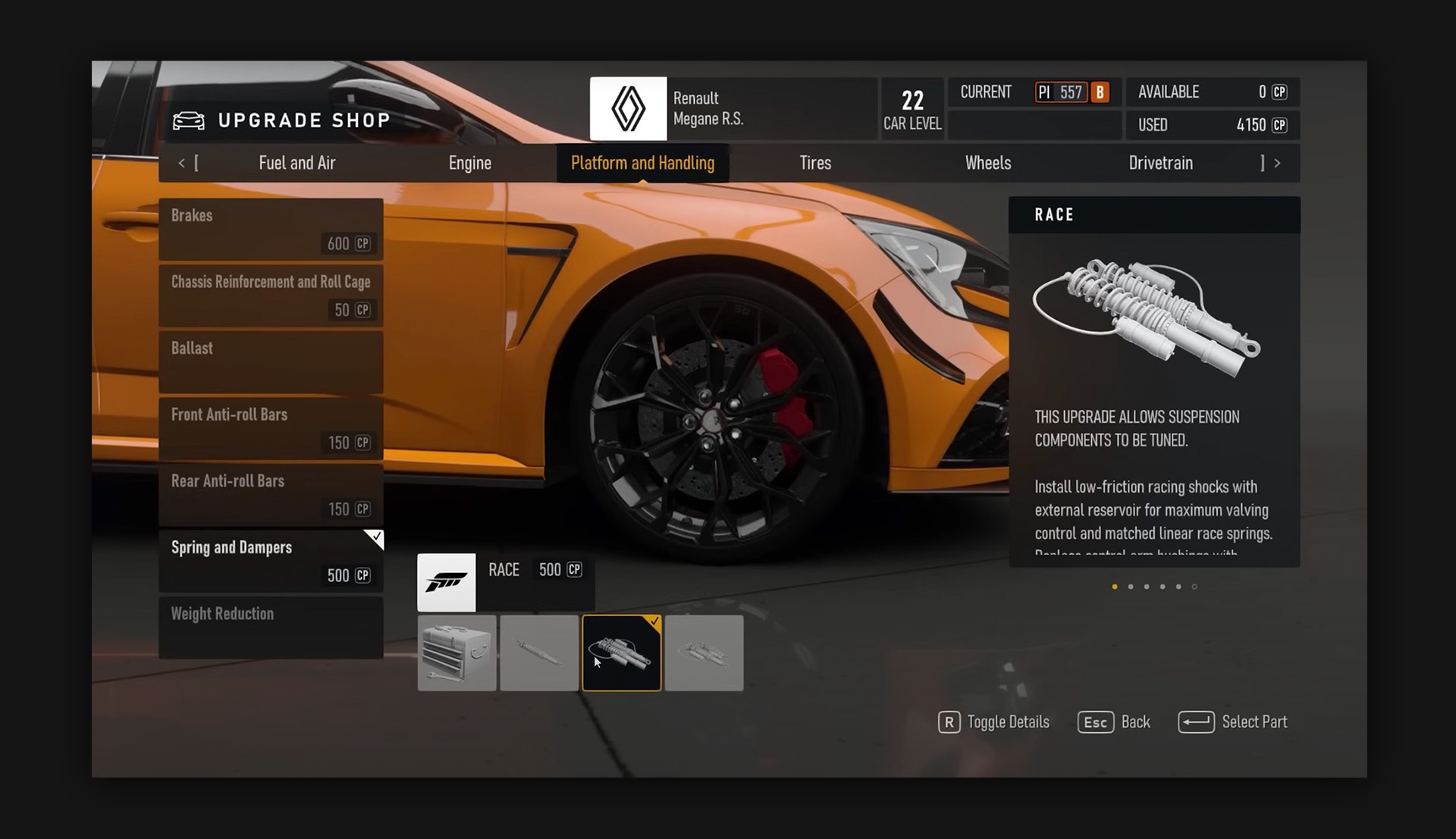Select Chassis Reinforcement and Roll Cage

pyautogui.click(x=271, y=296)
